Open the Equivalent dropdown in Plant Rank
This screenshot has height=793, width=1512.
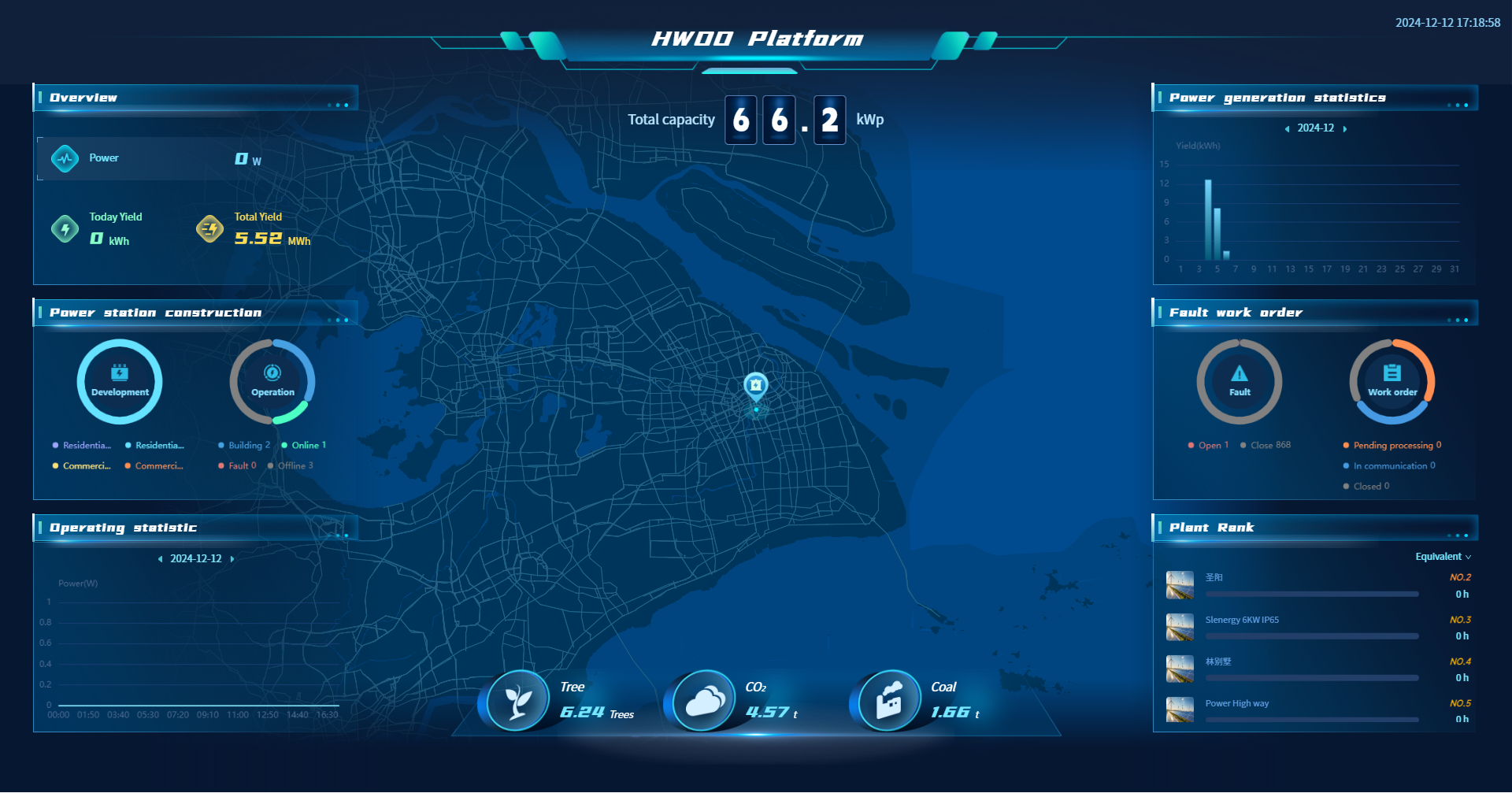click(x=1443, y=557)
